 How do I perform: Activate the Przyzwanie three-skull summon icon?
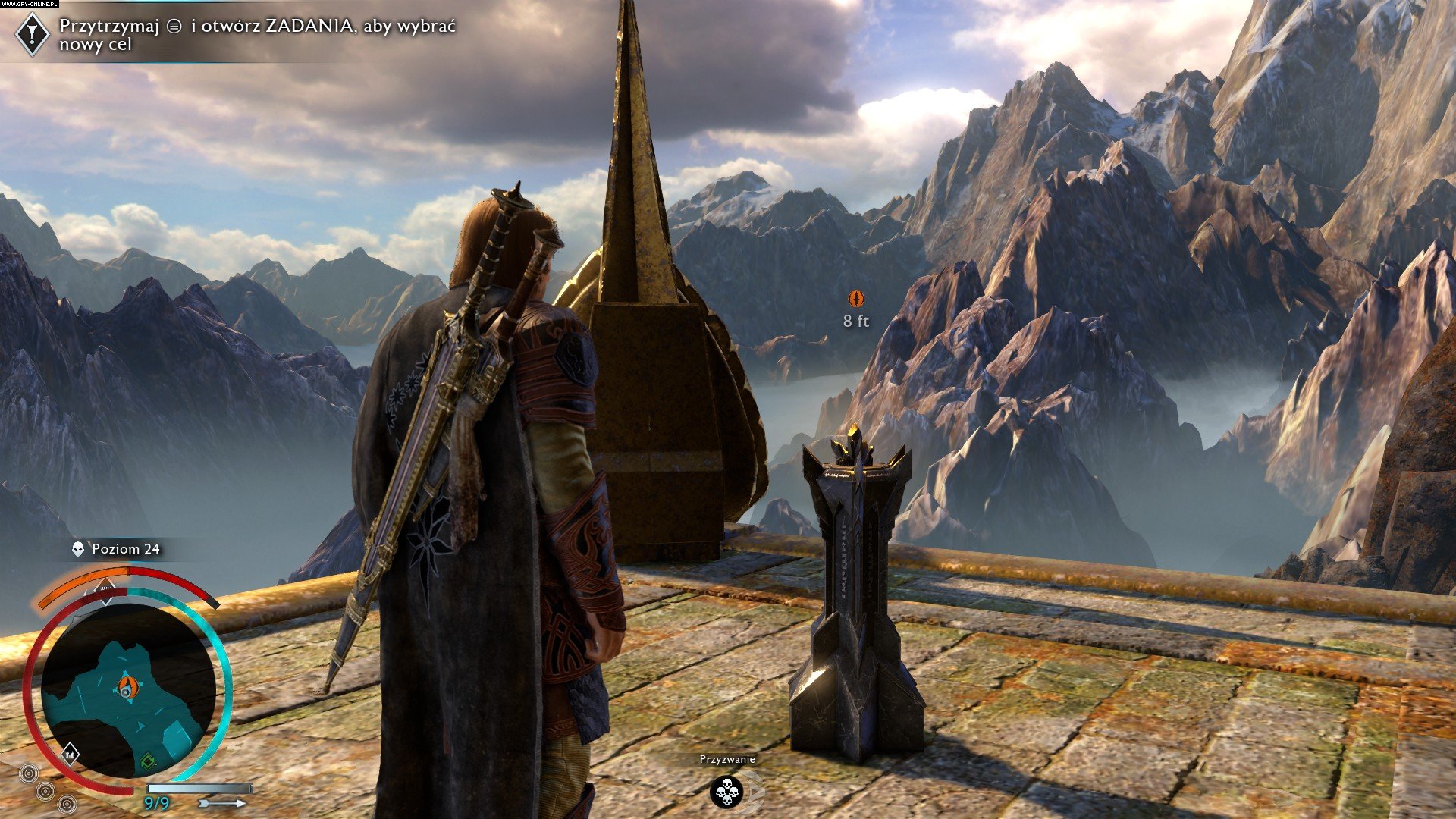click(726, 792)
